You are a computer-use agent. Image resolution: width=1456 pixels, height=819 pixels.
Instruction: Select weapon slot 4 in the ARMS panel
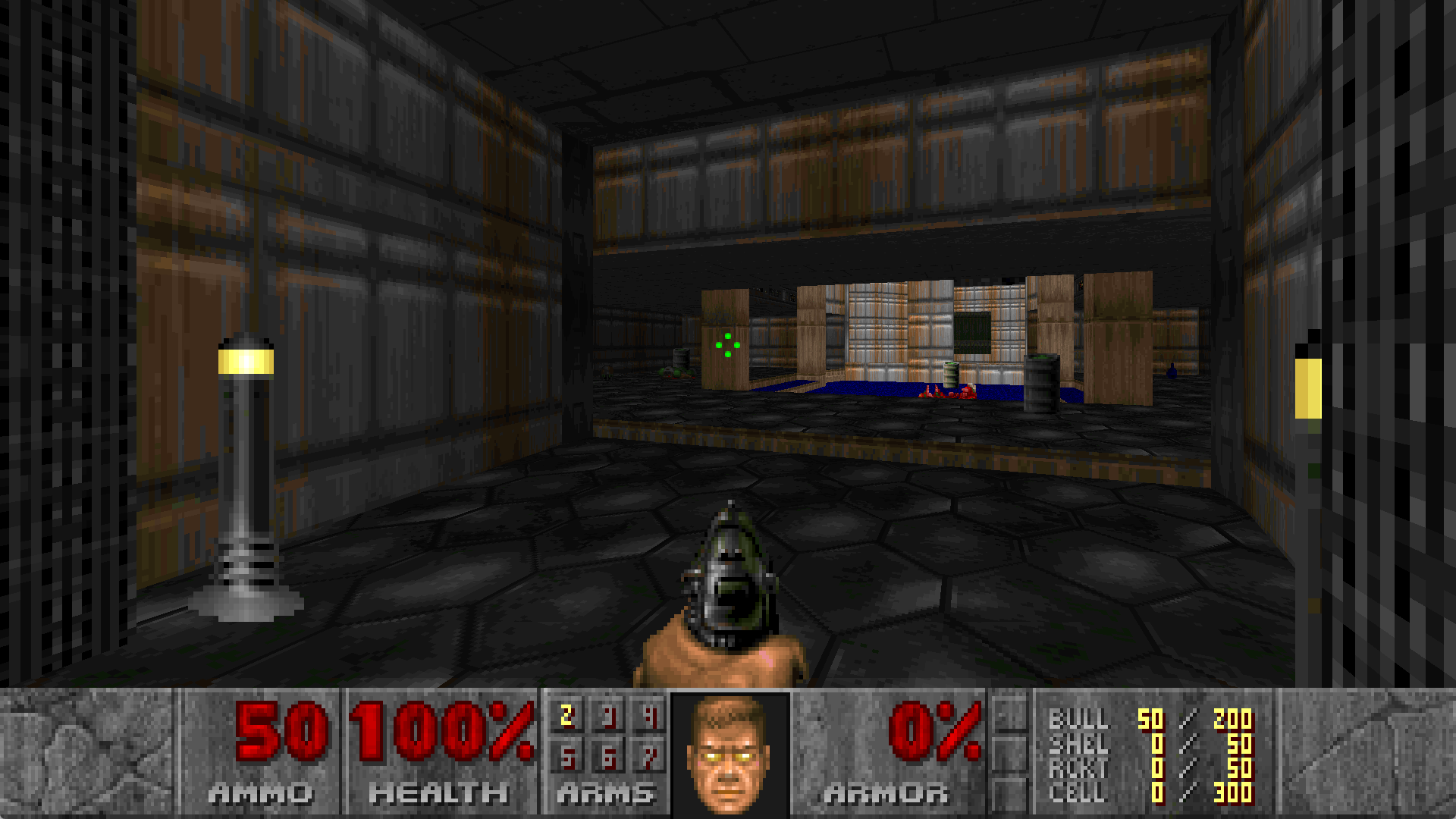point(651,714)
